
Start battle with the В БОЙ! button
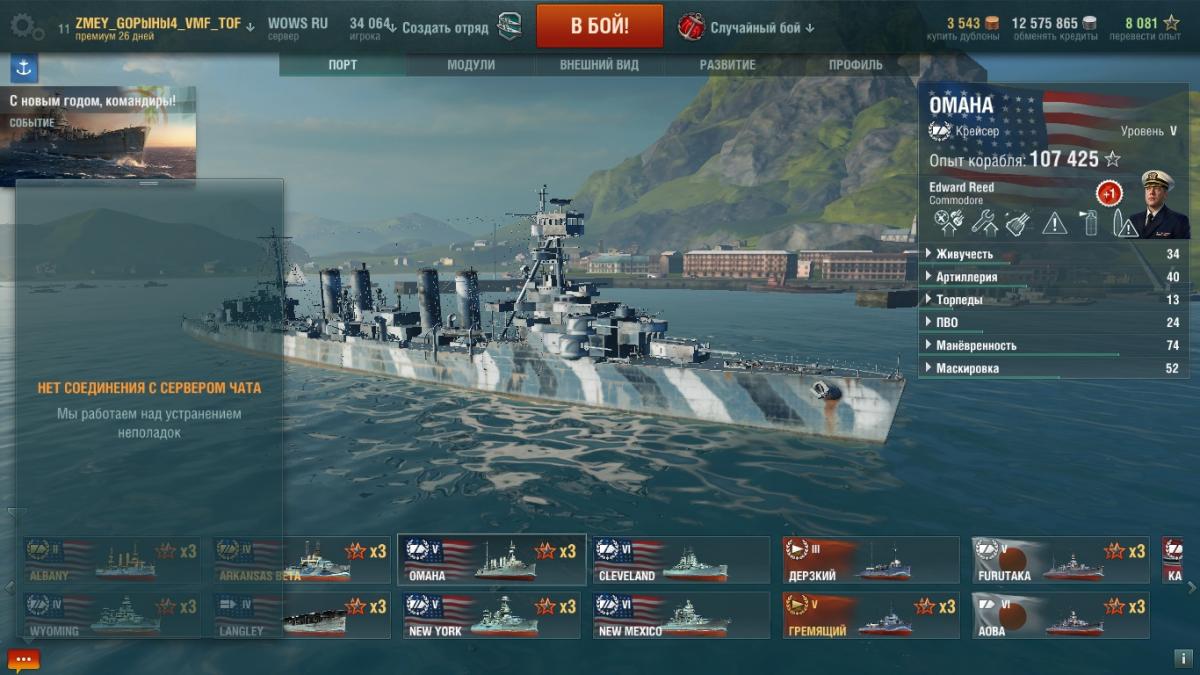pyautogui.click(x=599, y=26)
